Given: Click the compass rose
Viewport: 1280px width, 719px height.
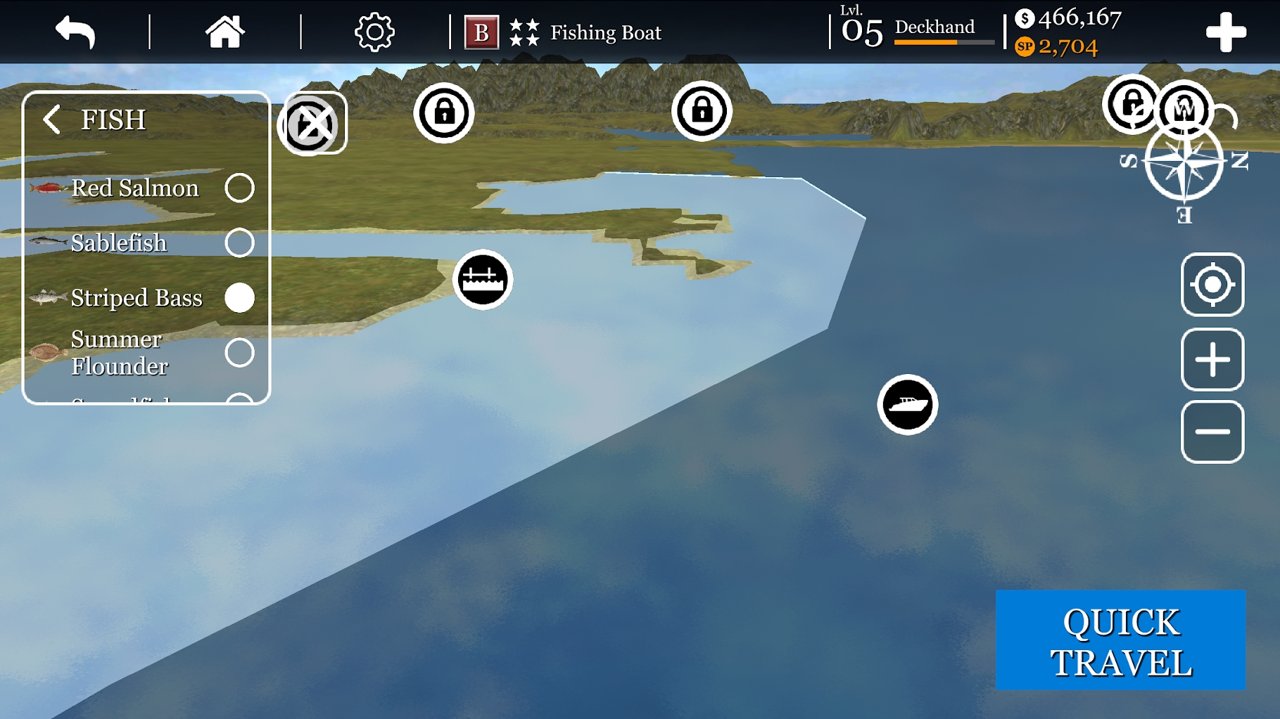Looking at the screenshot, I should (1184, 163).
